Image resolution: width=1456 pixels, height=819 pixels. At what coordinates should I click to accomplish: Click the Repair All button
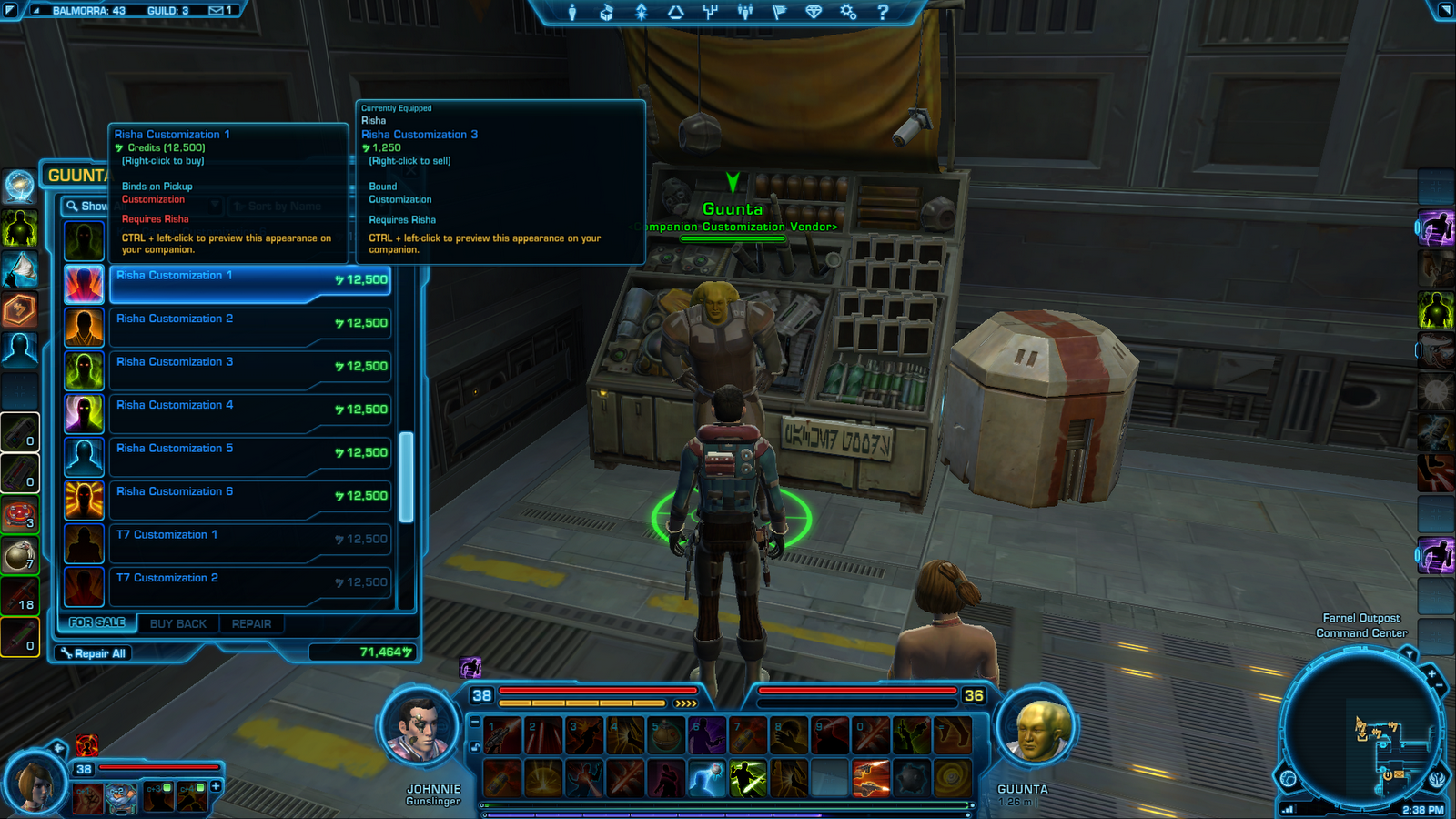(94, 653)
